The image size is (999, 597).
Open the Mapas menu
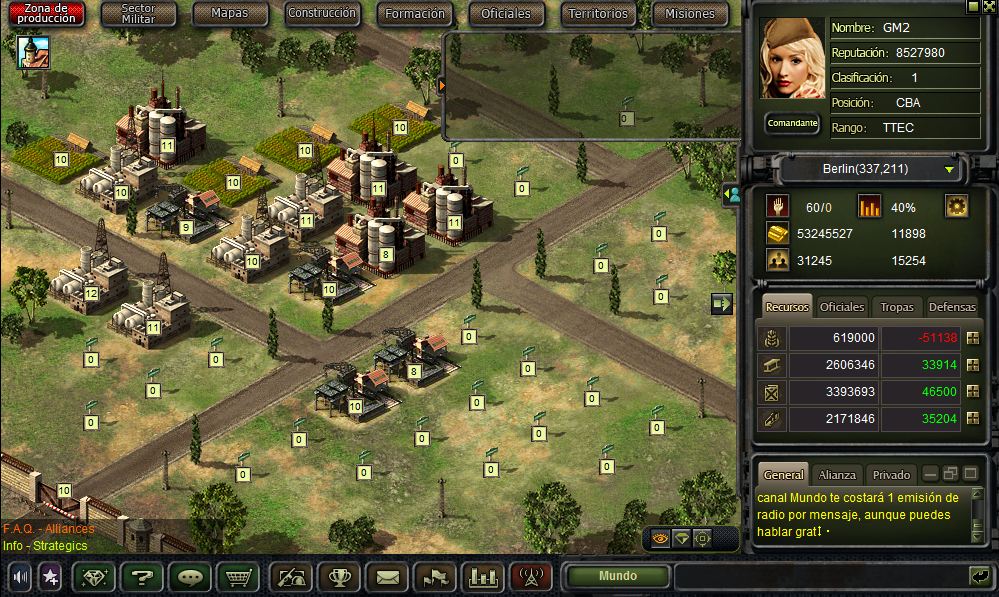click(229, 14)
